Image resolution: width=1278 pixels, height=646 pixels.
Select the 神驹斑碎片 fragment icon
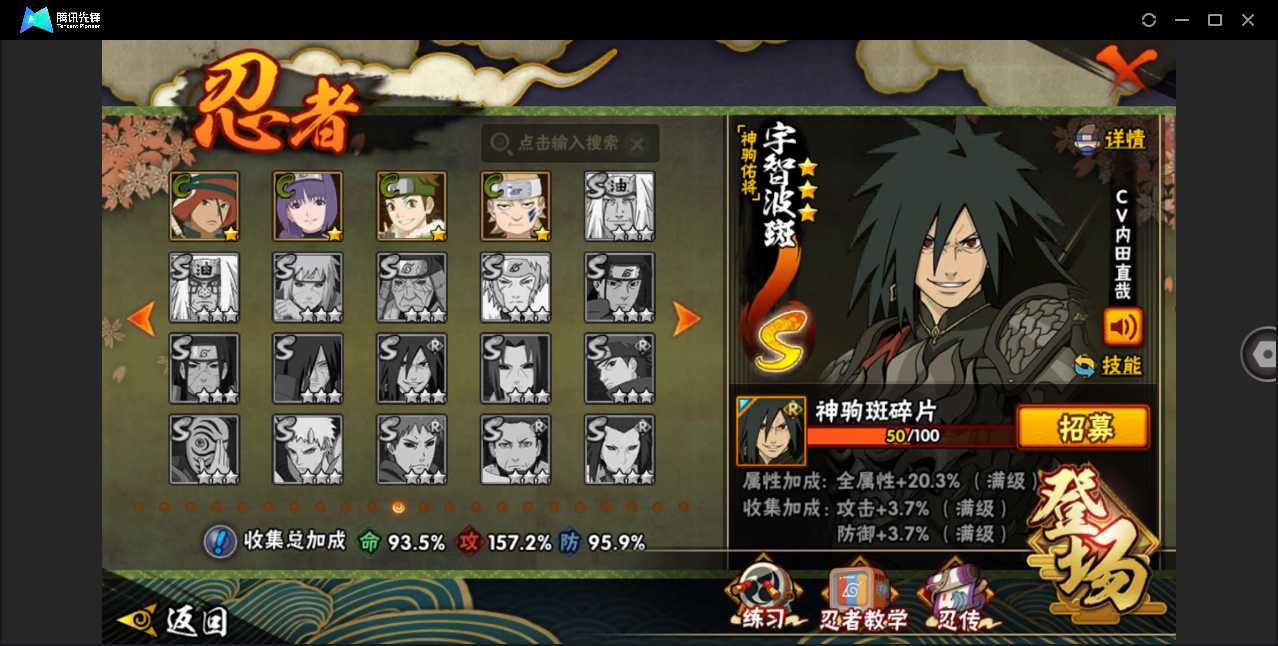pyautogui.click(x=771, y=430)
